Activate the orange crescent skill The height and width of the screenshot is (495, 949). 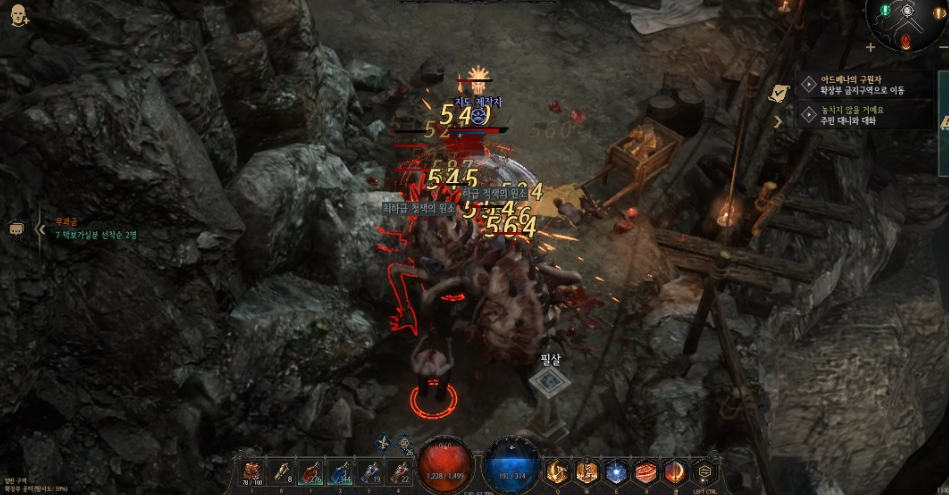point(677,471)
